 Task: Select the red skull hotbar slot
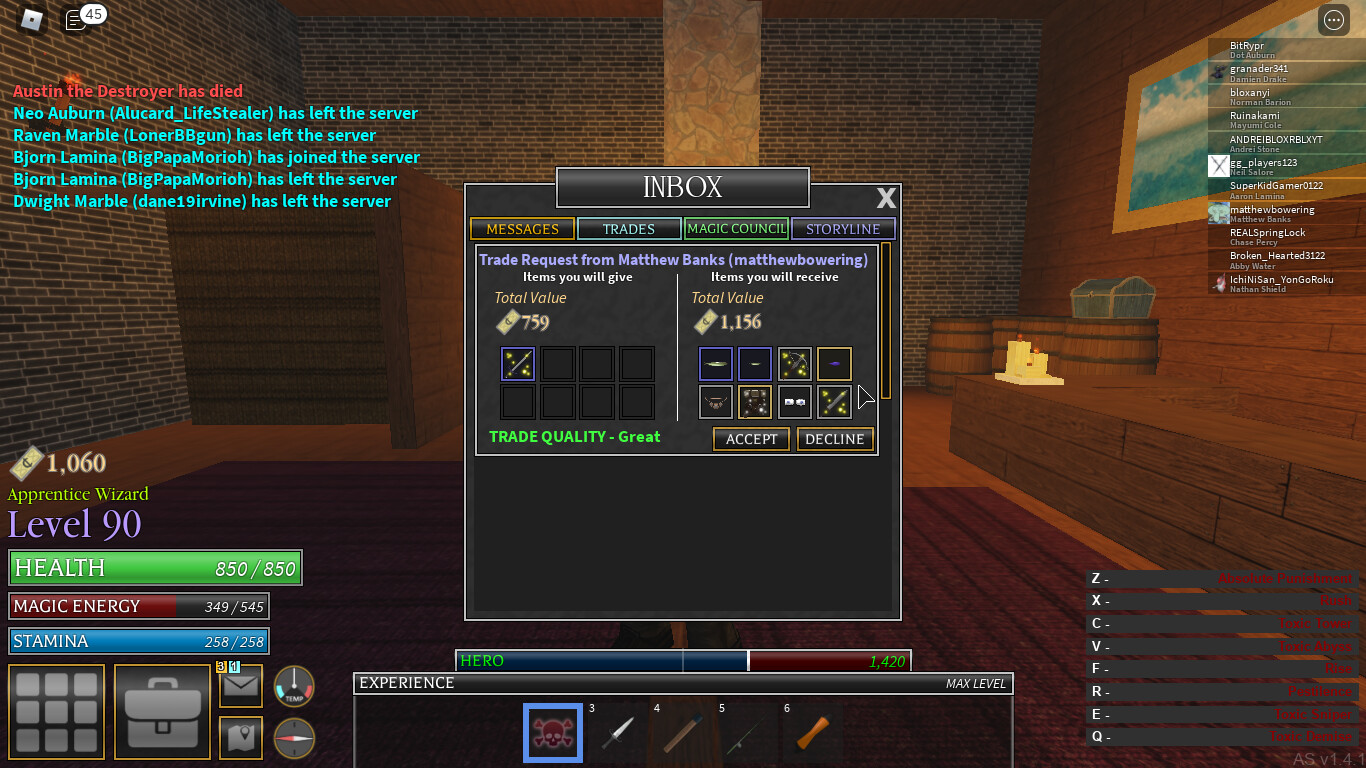[553, 734]
